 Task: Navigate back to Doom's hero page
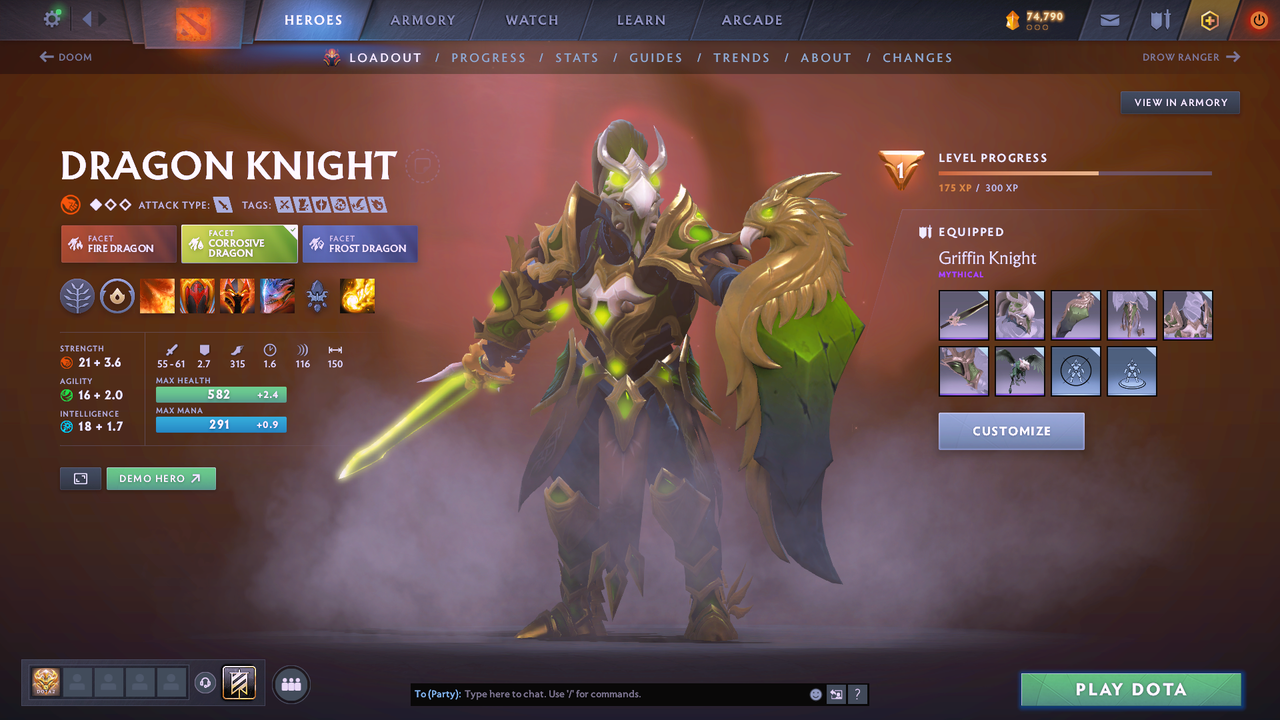tap(64, 57)
